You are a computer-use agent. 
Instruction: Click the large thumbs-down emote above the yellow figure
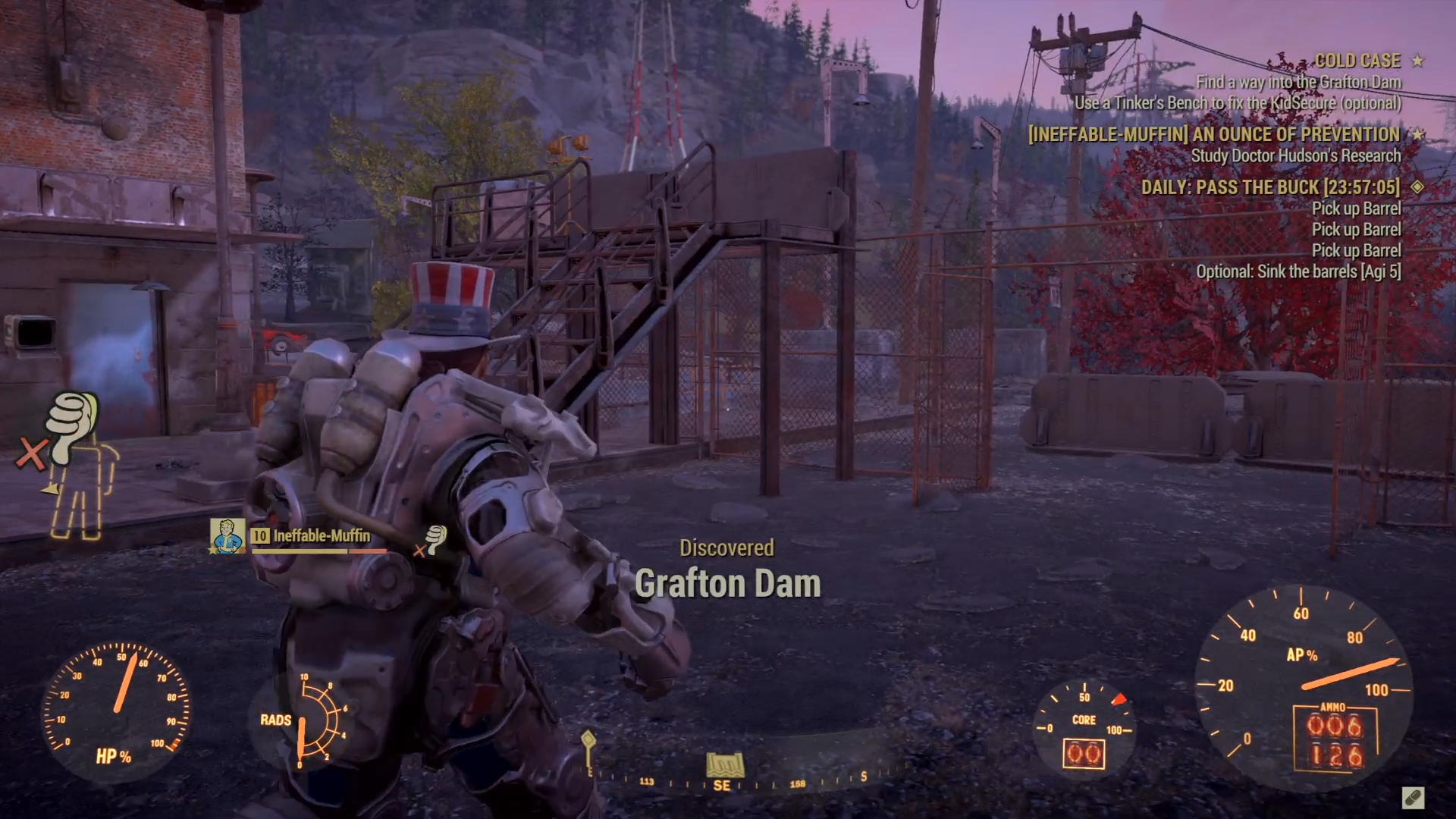tap(72, 422)
